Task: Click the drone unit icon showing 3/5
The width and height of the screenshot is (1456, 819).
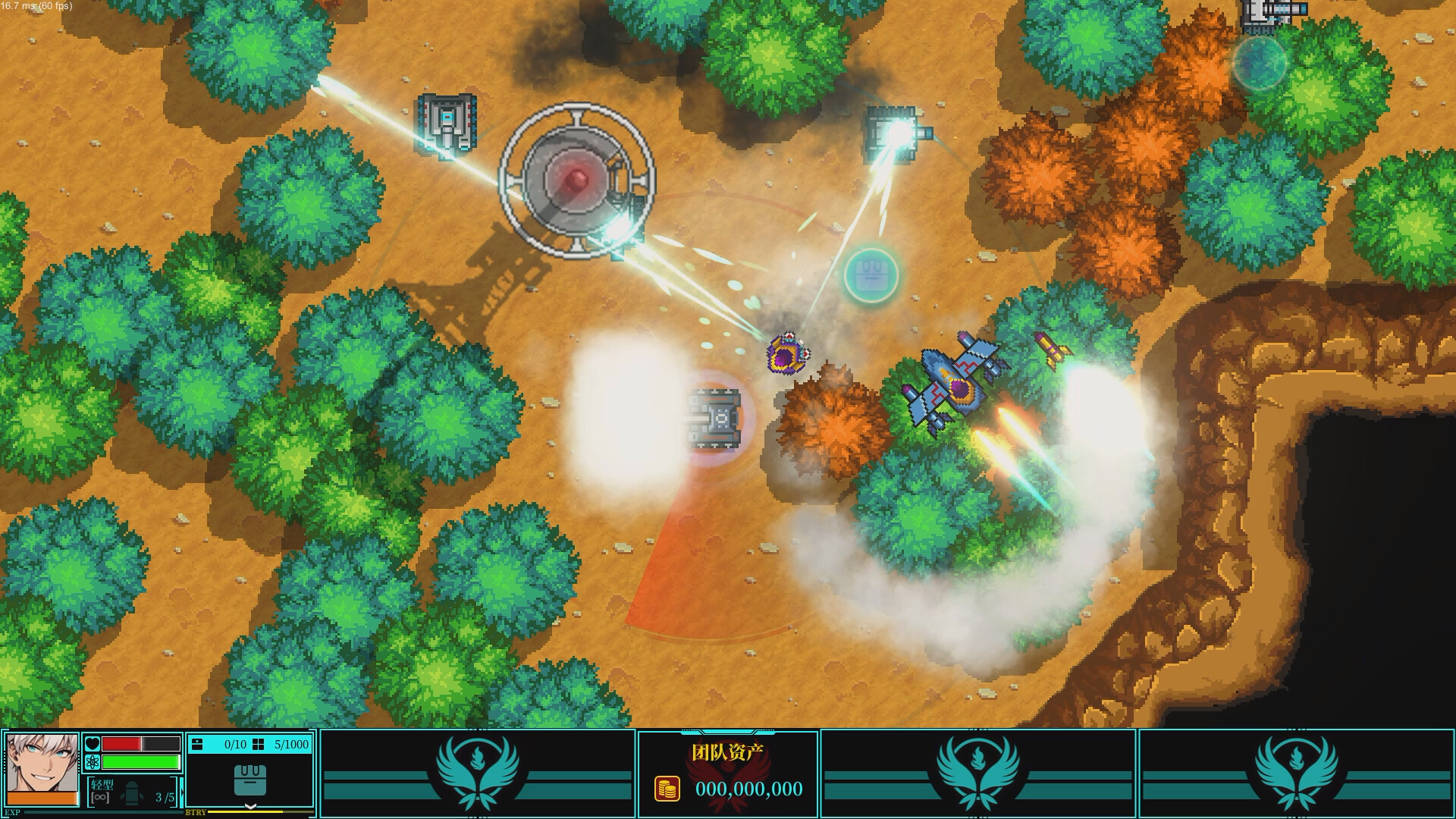Action: pyautogui.click(x=132, y=794)
